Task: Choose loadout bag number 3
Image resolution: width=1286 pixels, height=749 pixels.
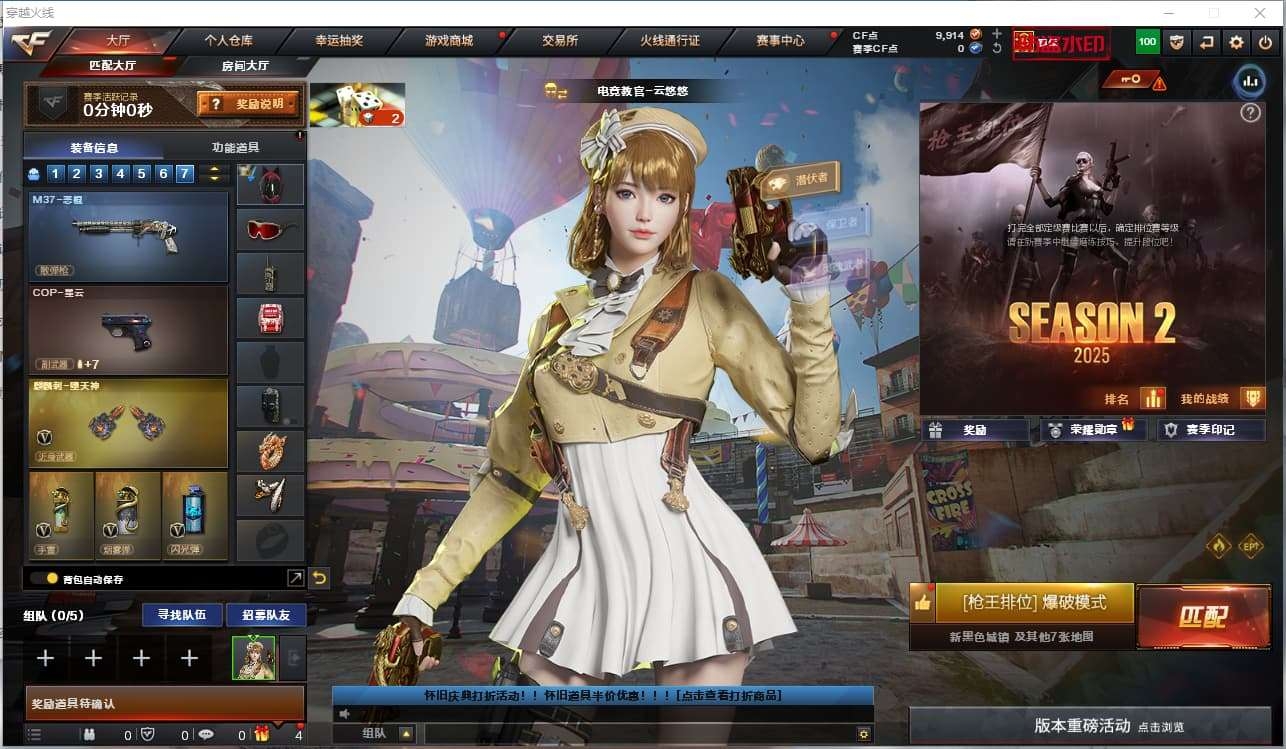Action: 99,173
